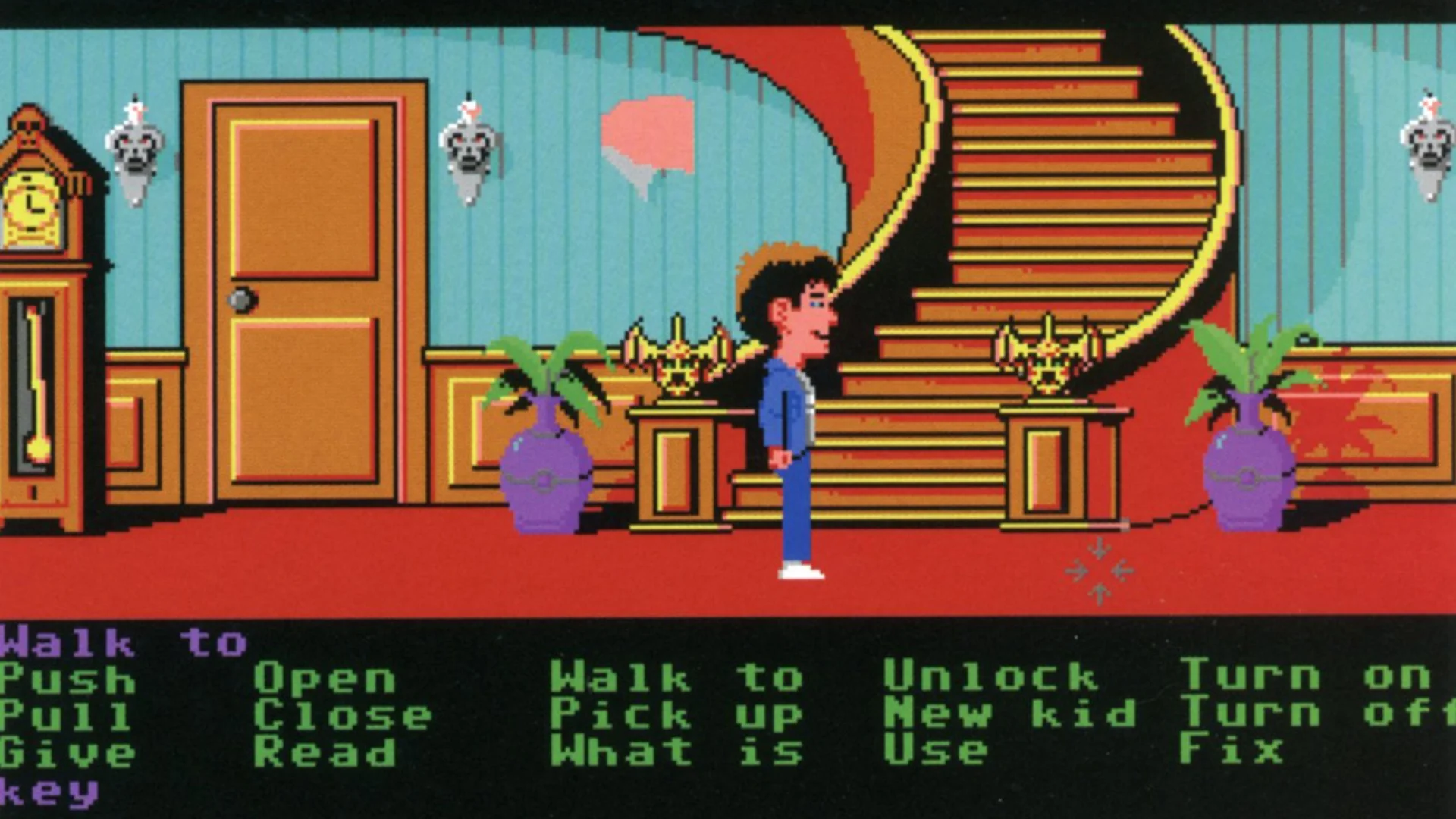
Task: Choose the Pick up verb
Action: pos(676,715)
